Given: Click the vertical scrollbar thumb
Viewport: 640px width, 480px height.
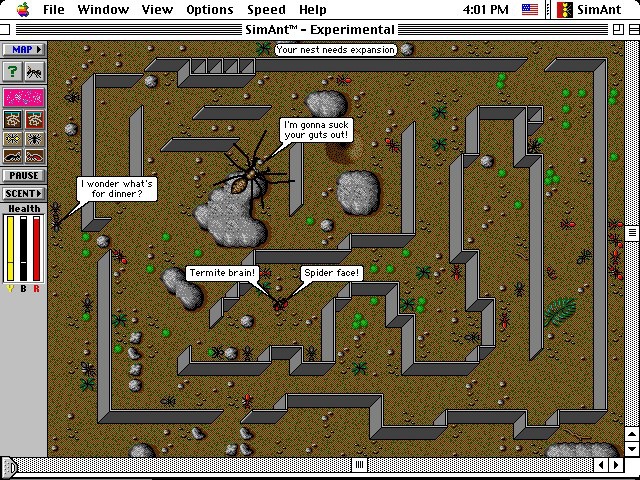Looking at the screenshot, I should pos(632,232).
